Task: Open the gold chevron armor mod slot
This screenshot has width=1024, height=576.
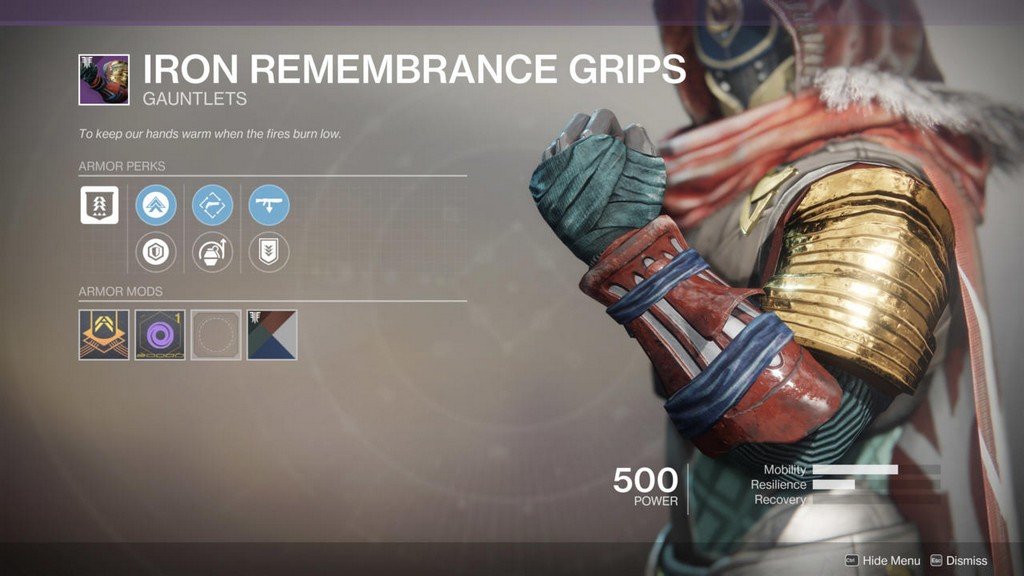Action: 104,335
